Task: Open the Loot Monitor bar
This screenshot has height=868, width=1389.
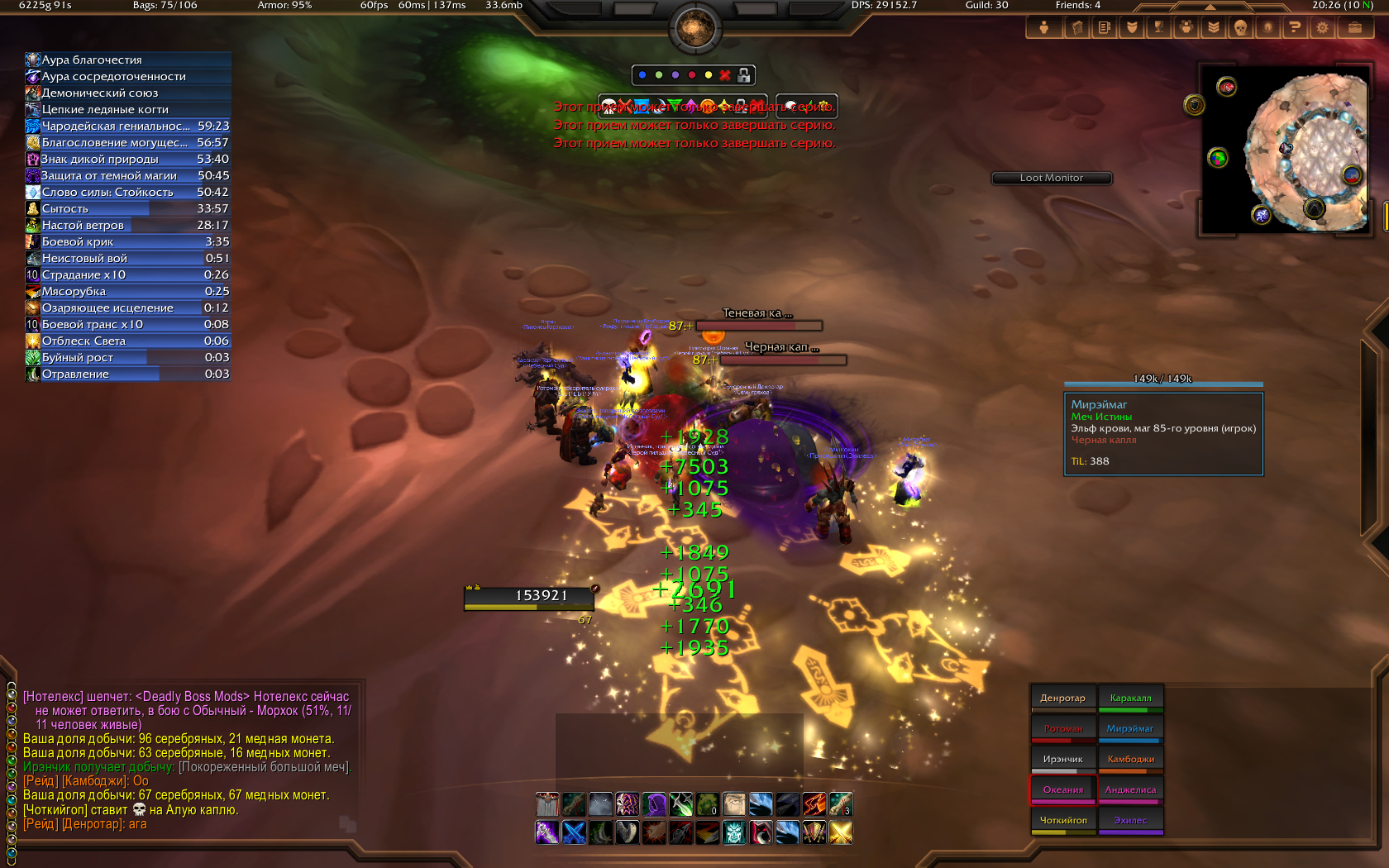Action: [1051, 178]
